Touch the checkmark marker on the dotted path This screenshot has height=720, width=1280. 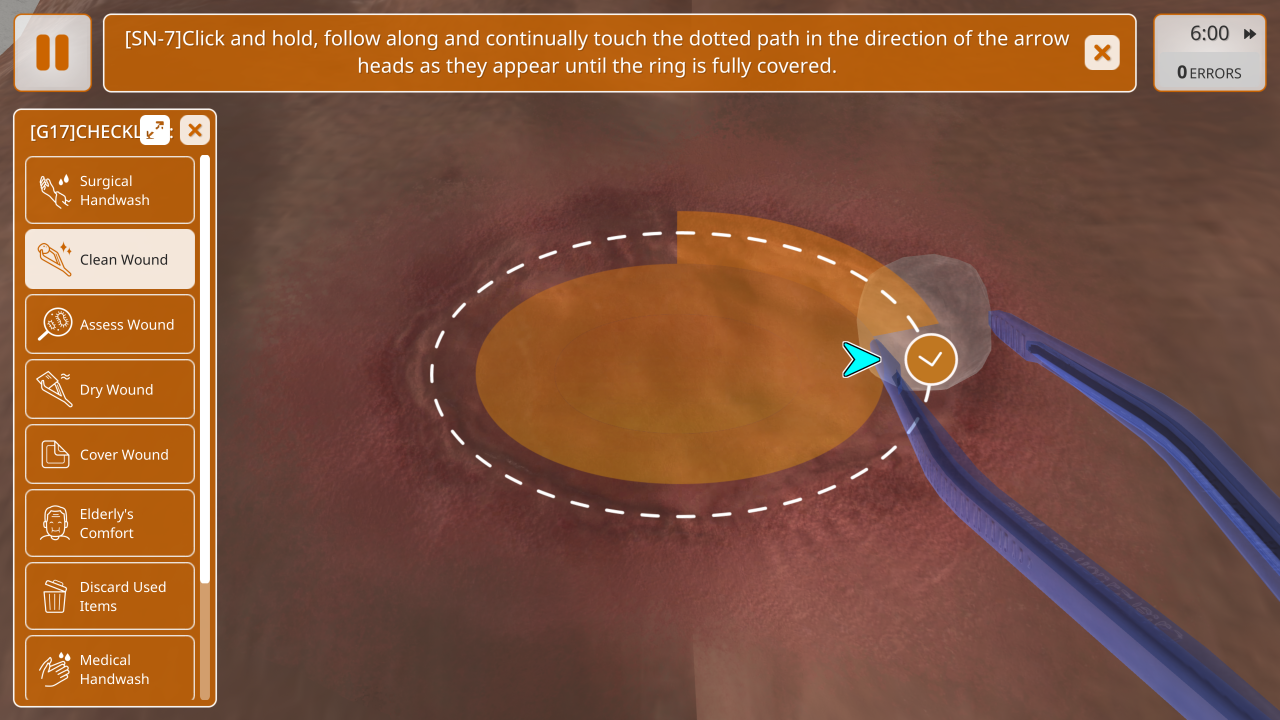click(931, 359)
